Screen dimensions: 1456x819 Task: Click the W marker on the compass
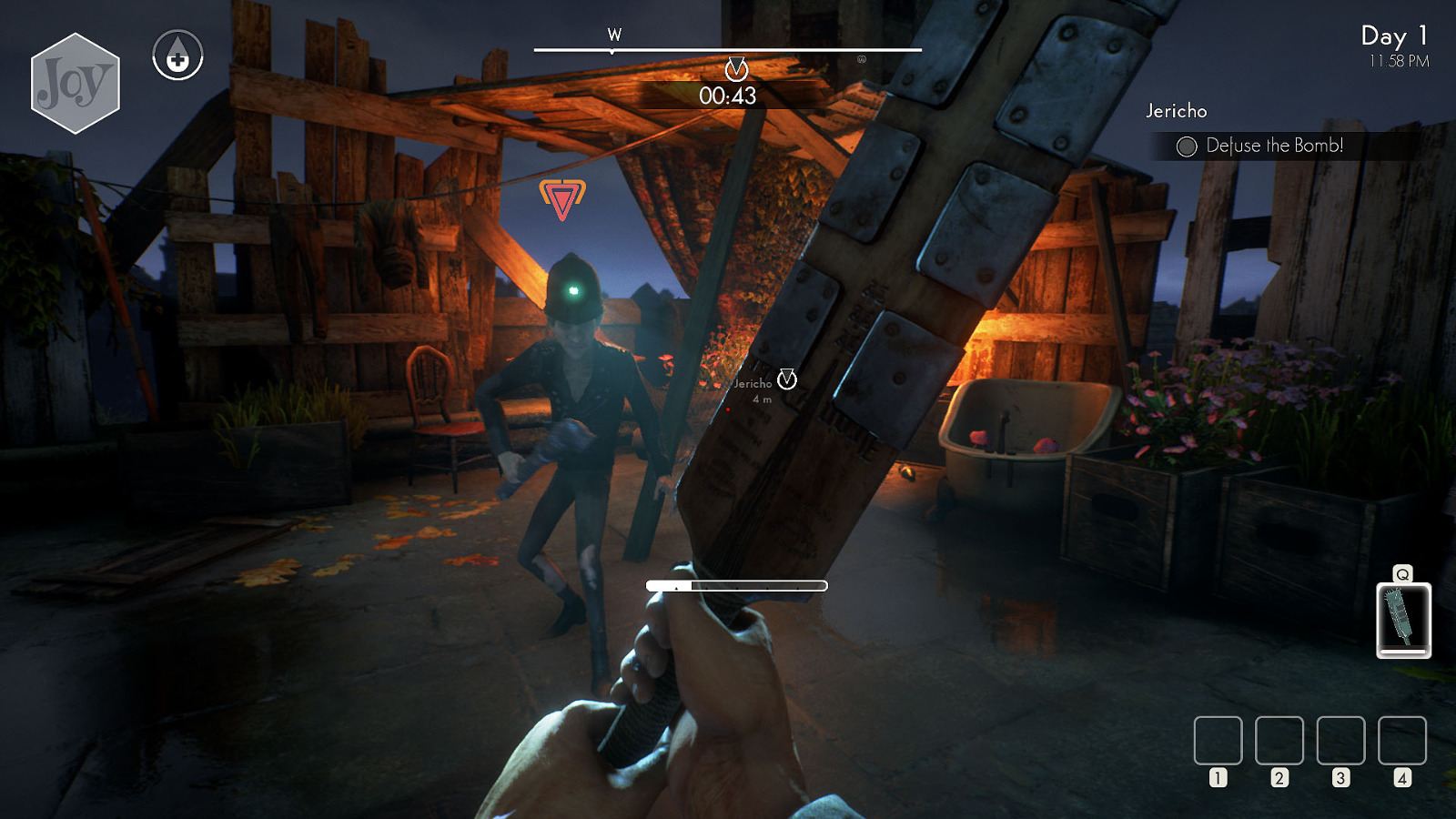pos(615,33)
